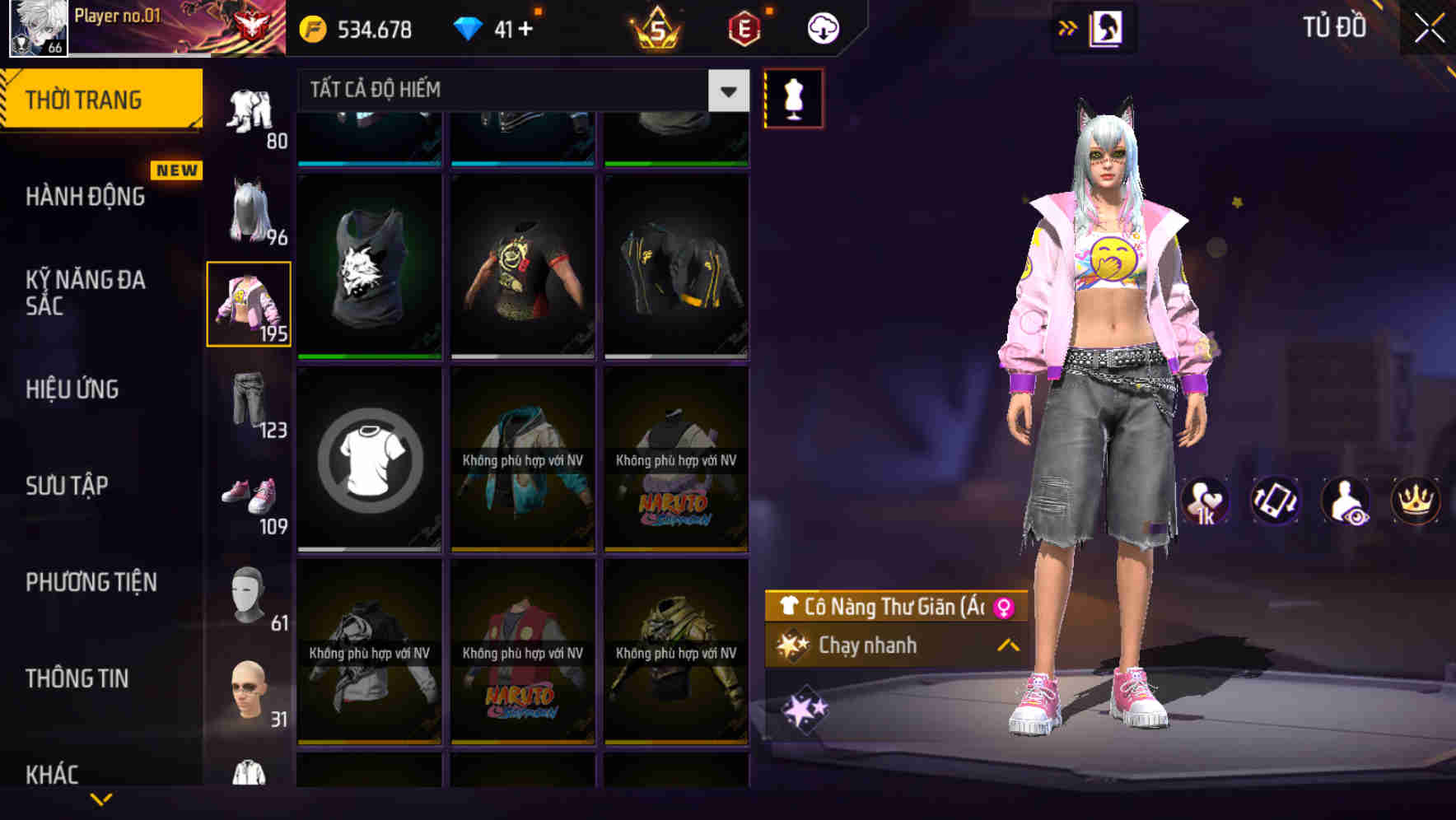Viewport: 1456px width, 820px height.
Task: Select the hair category showing 96 items
Action: pyautogui.click(x=248, y=210)
